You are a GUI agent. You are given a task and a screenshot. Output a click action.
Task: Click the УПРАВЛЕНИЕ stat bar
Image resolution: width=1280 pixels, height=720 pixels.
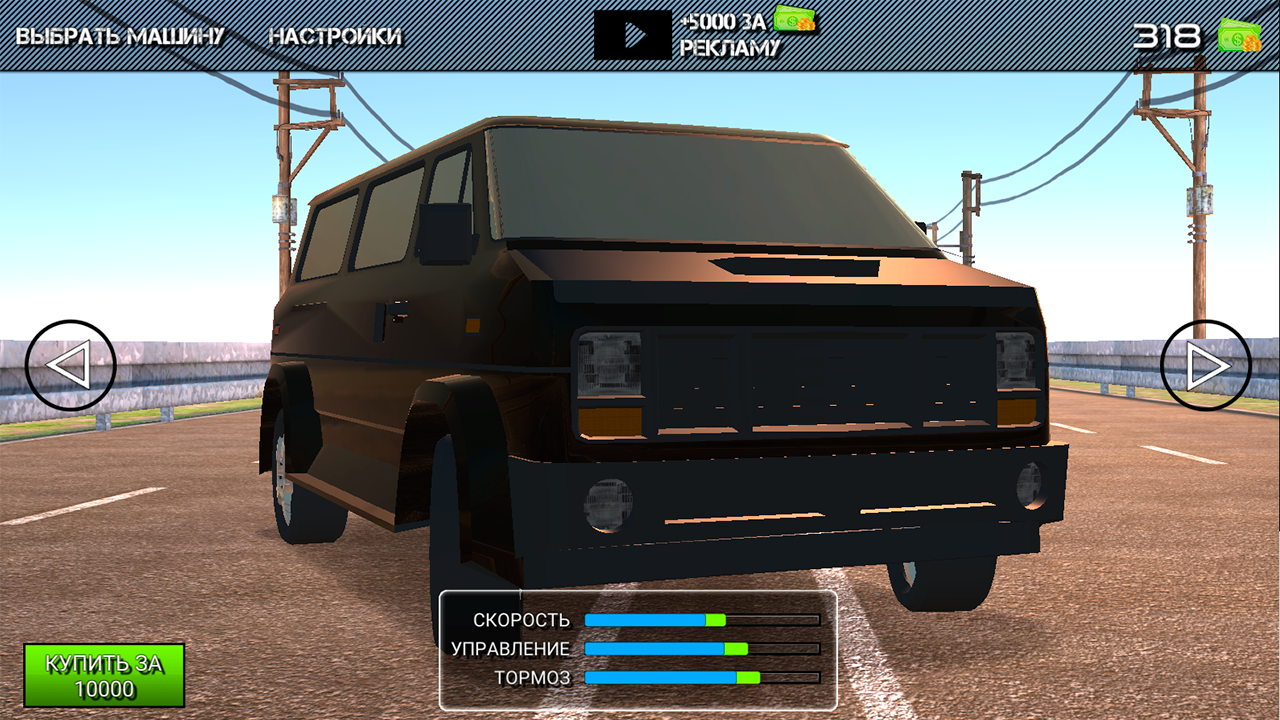click(x=700, y=648)
